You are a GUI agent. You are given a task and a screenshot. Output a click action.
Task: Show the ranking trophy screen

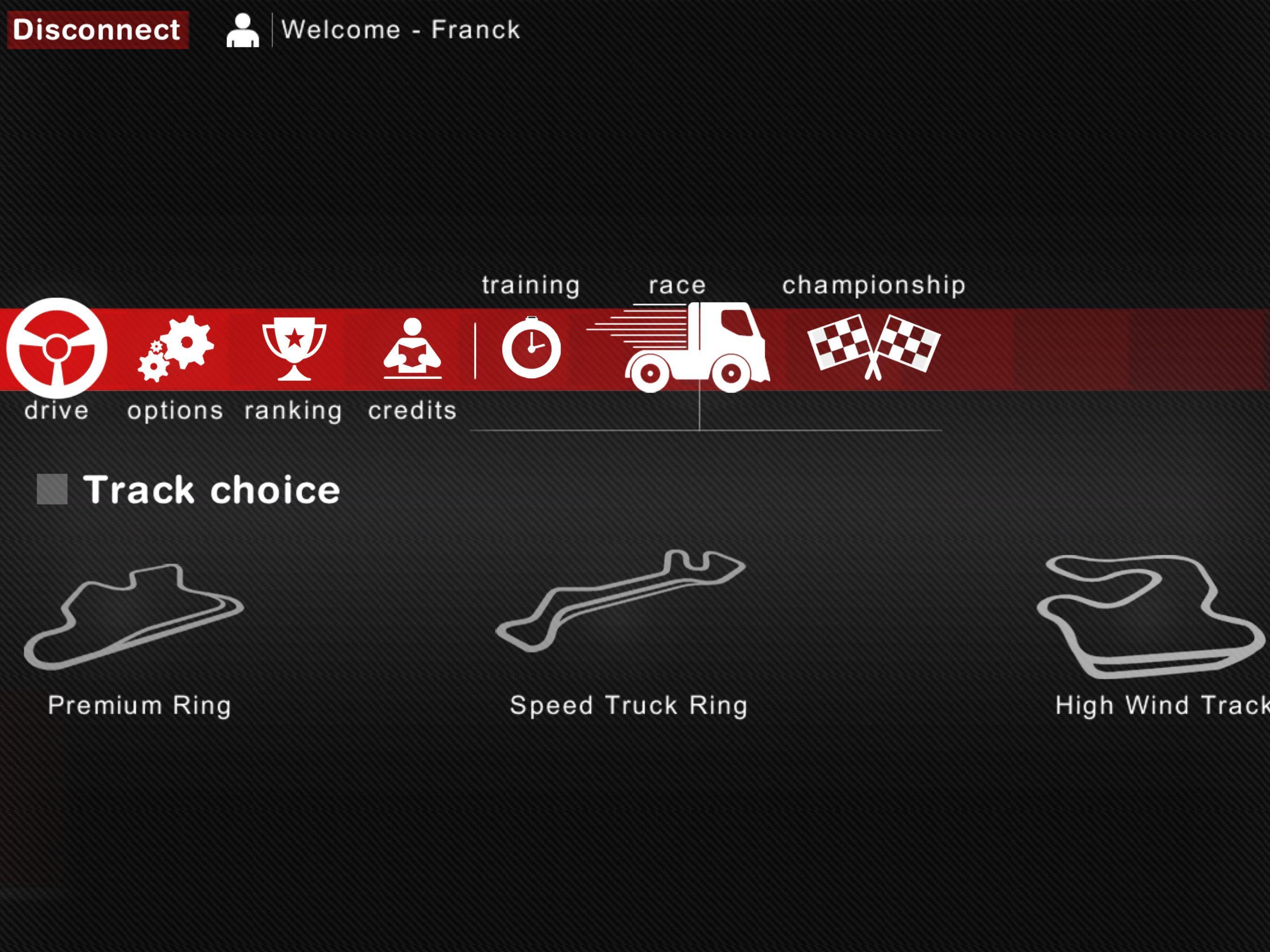tap(294, 349)
